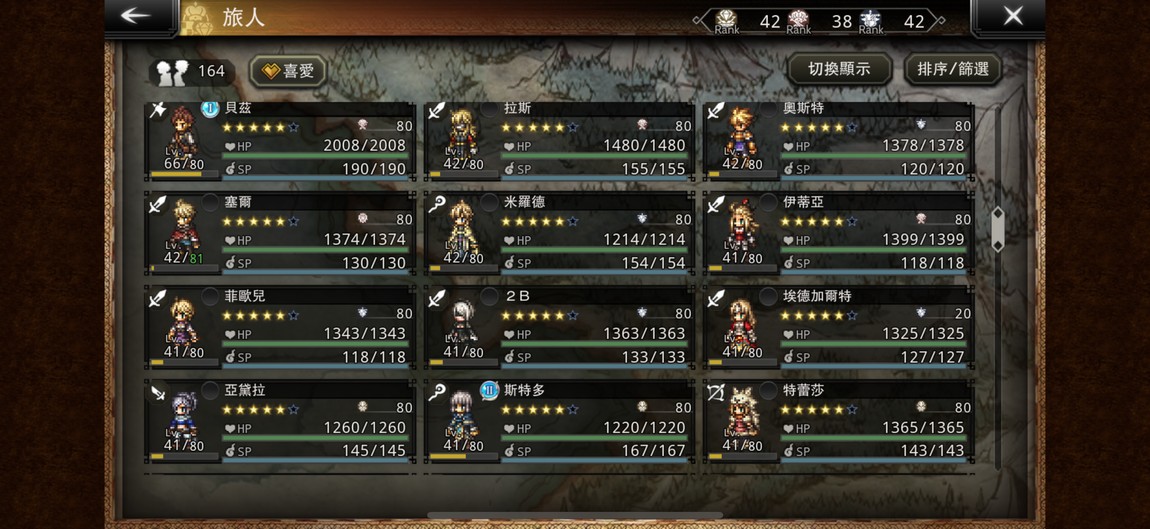Viewport: 1150px width, 529px height.
Task: Toggle the 切換顯示 display button
Action: (x=839, y=69)
